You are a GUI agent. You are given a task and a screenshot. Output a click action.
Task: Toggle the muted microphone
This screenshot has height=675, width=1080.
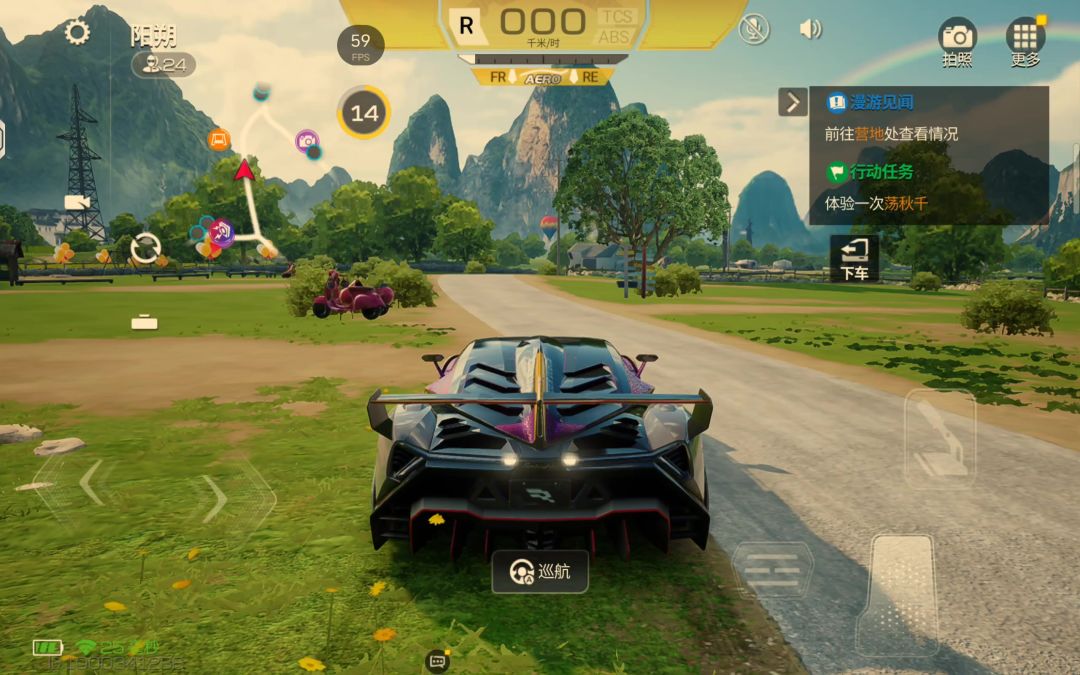(x=754, y=29)
